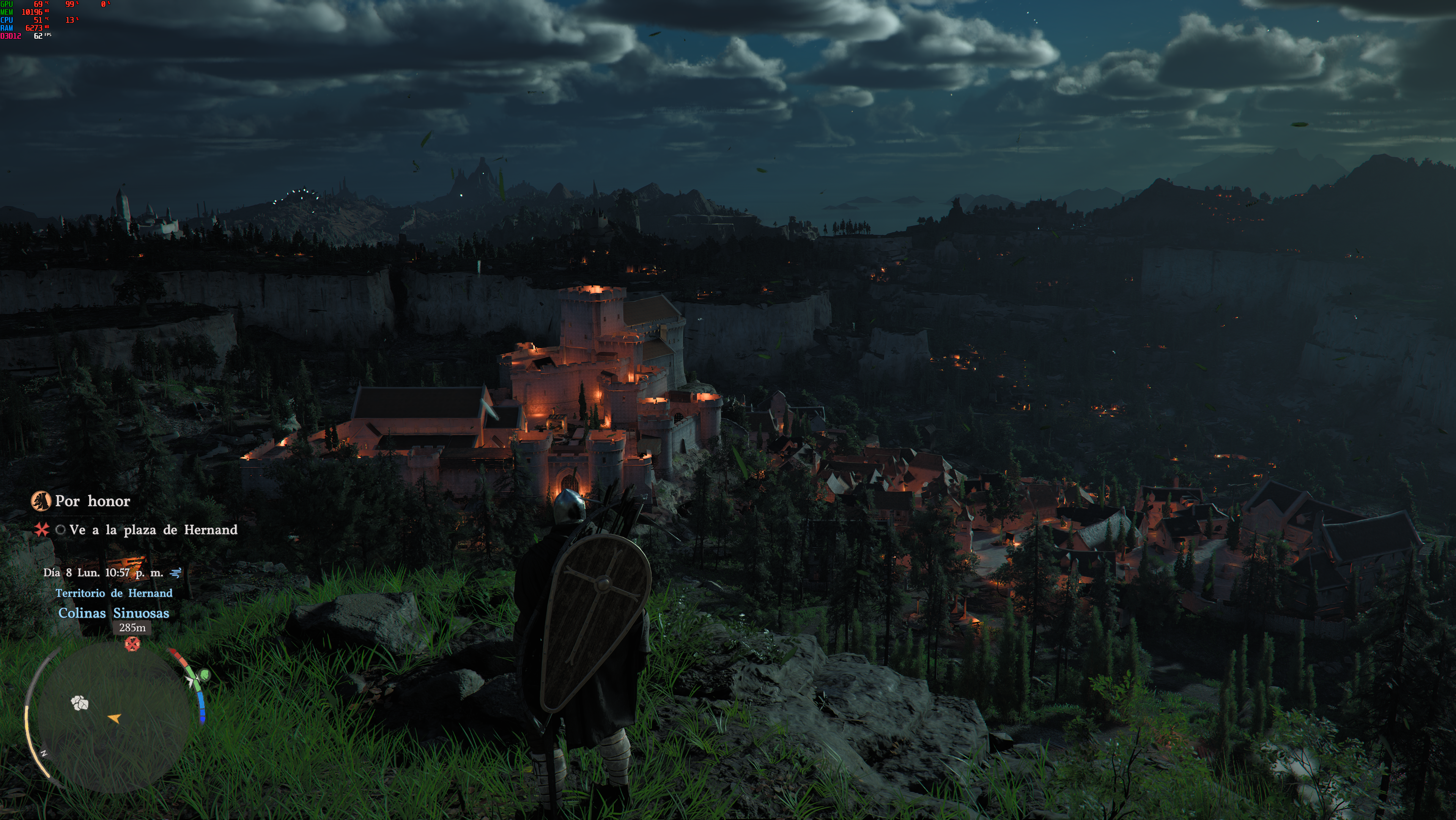Screen dimensions: 1456x820
Task: Click the green face icon beside the minimap
Action: click(x=204, y=675)
